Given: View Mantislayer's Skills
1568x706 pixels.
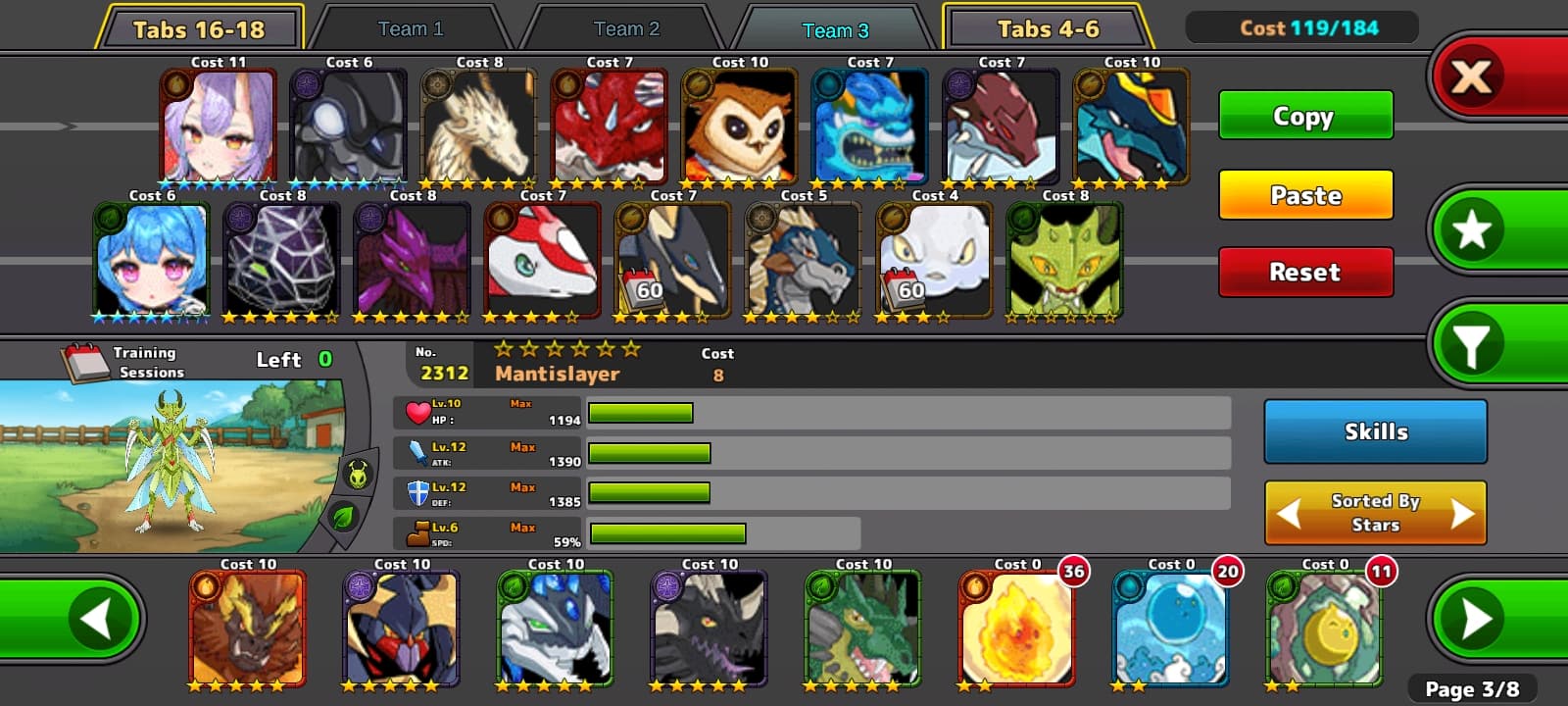Looking at the screenshot, I should pos(1375,431).
